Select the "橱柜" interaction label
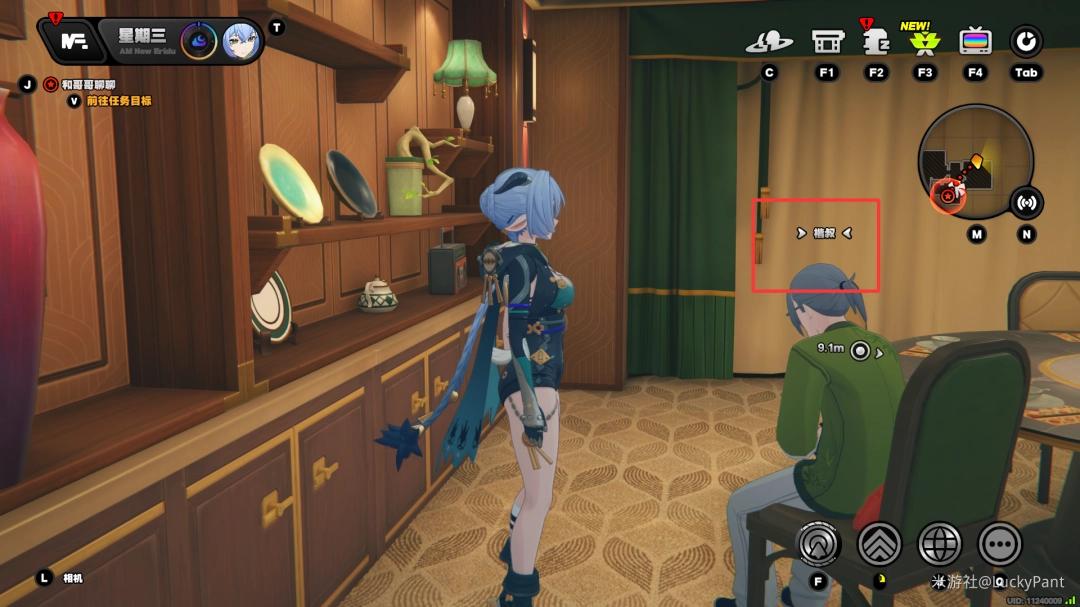1080x607 pixels. [x=824, y=233]
